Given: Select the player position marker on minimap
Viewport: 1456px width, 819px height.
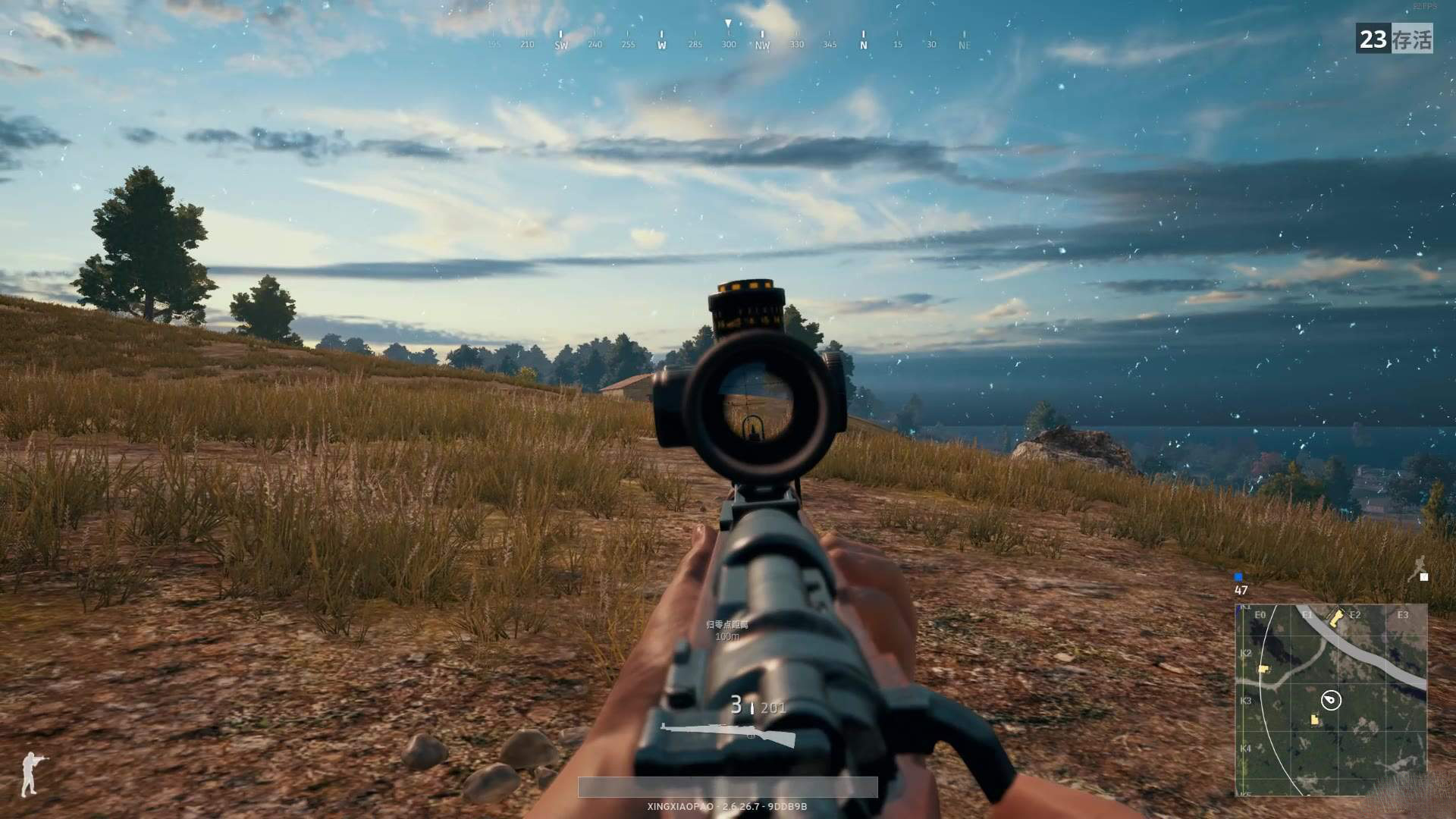Looking at the screenshot, I should [1331, 700].
